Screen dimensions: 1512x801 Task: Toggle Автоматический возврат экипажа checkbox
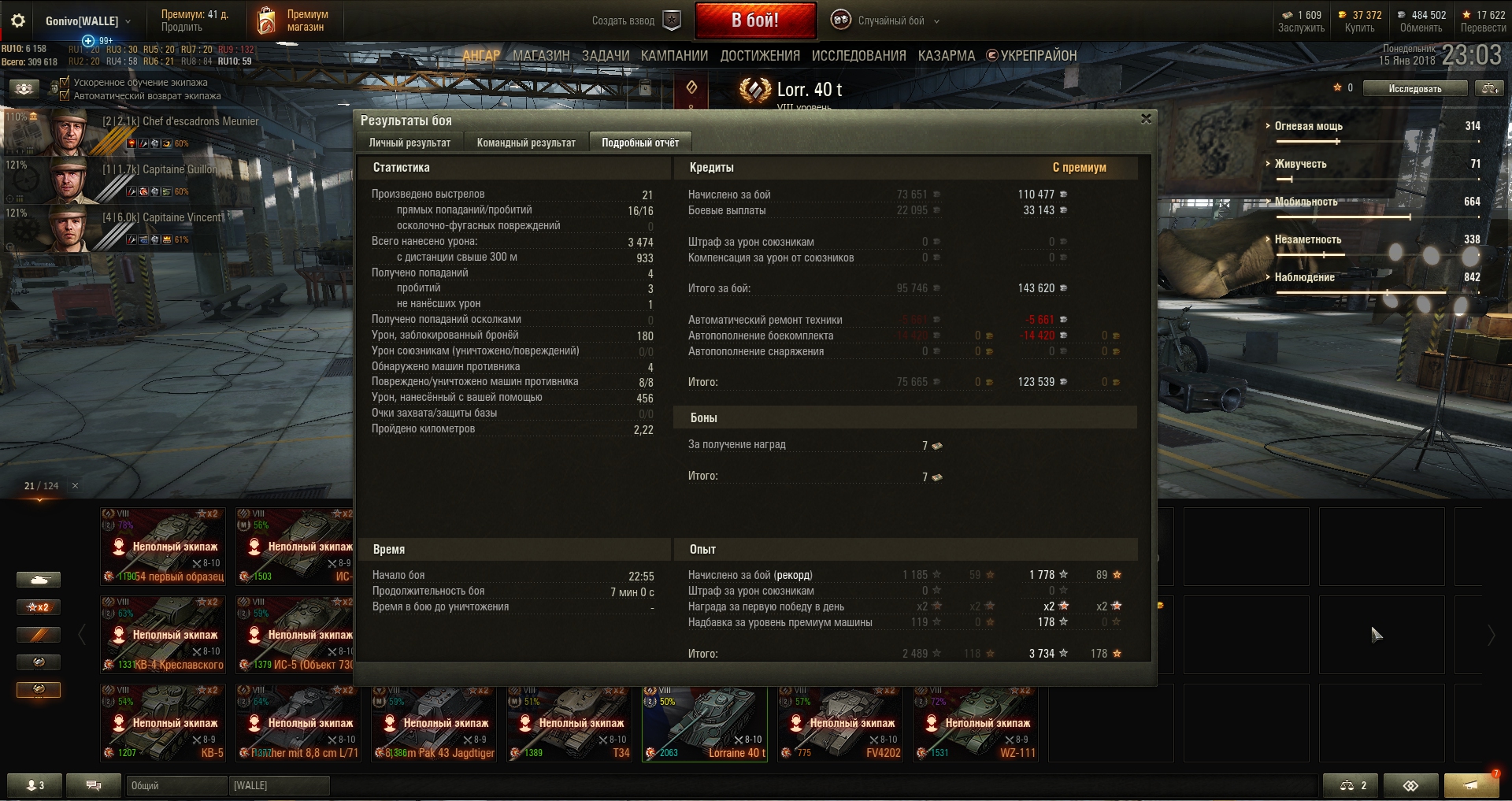65,95
